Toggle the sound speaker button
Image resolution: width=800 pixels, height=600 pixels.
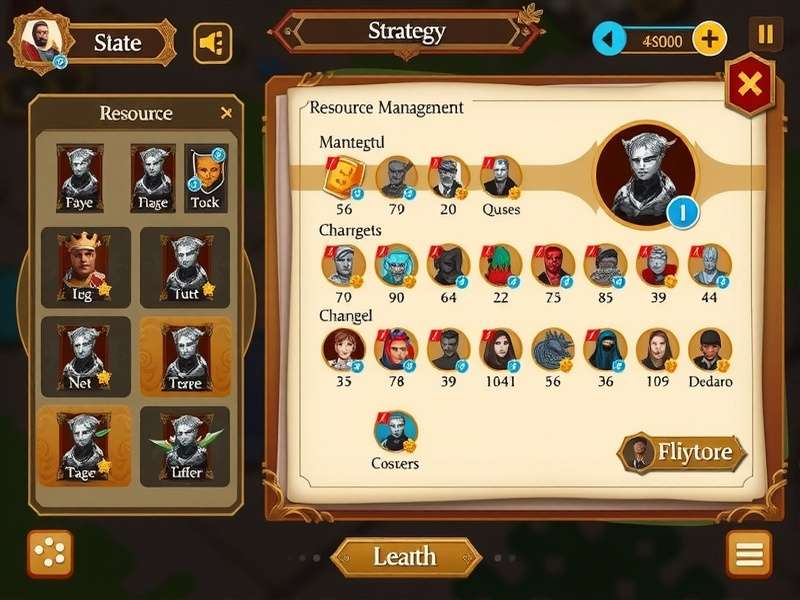(212, 42)
